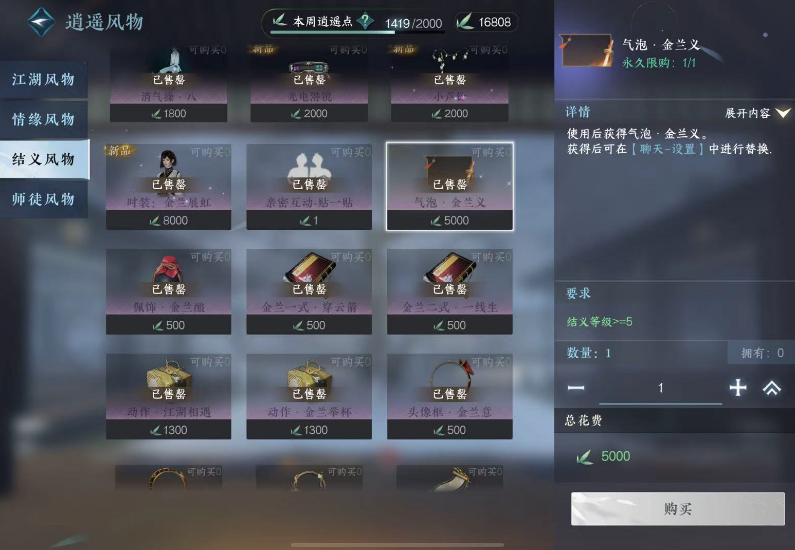Select the 动作·江湖相遇 emote item

pyautogui.click(x=169, y=395)
